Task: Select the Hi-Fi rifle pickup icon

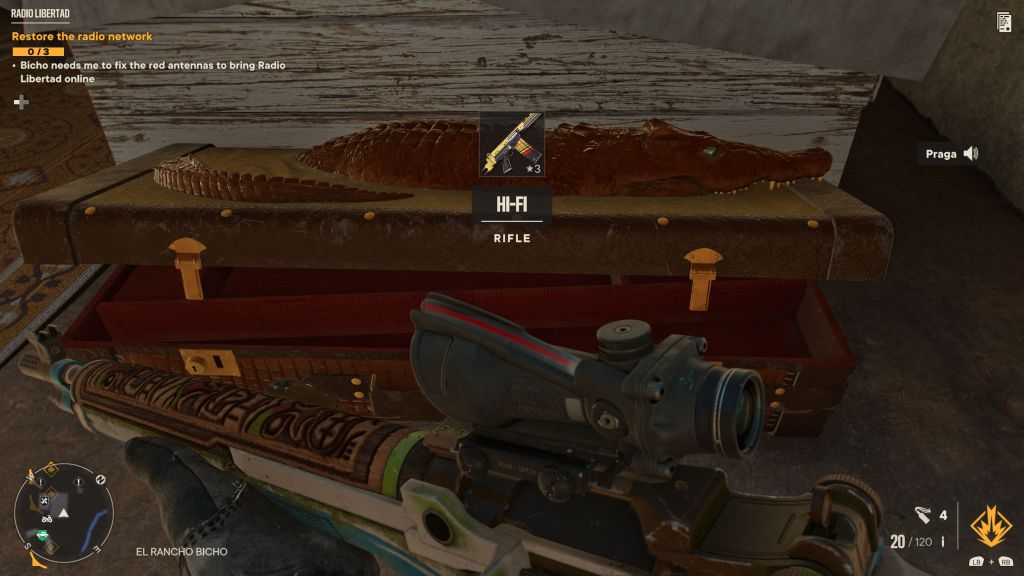Action: coord(512,144)
